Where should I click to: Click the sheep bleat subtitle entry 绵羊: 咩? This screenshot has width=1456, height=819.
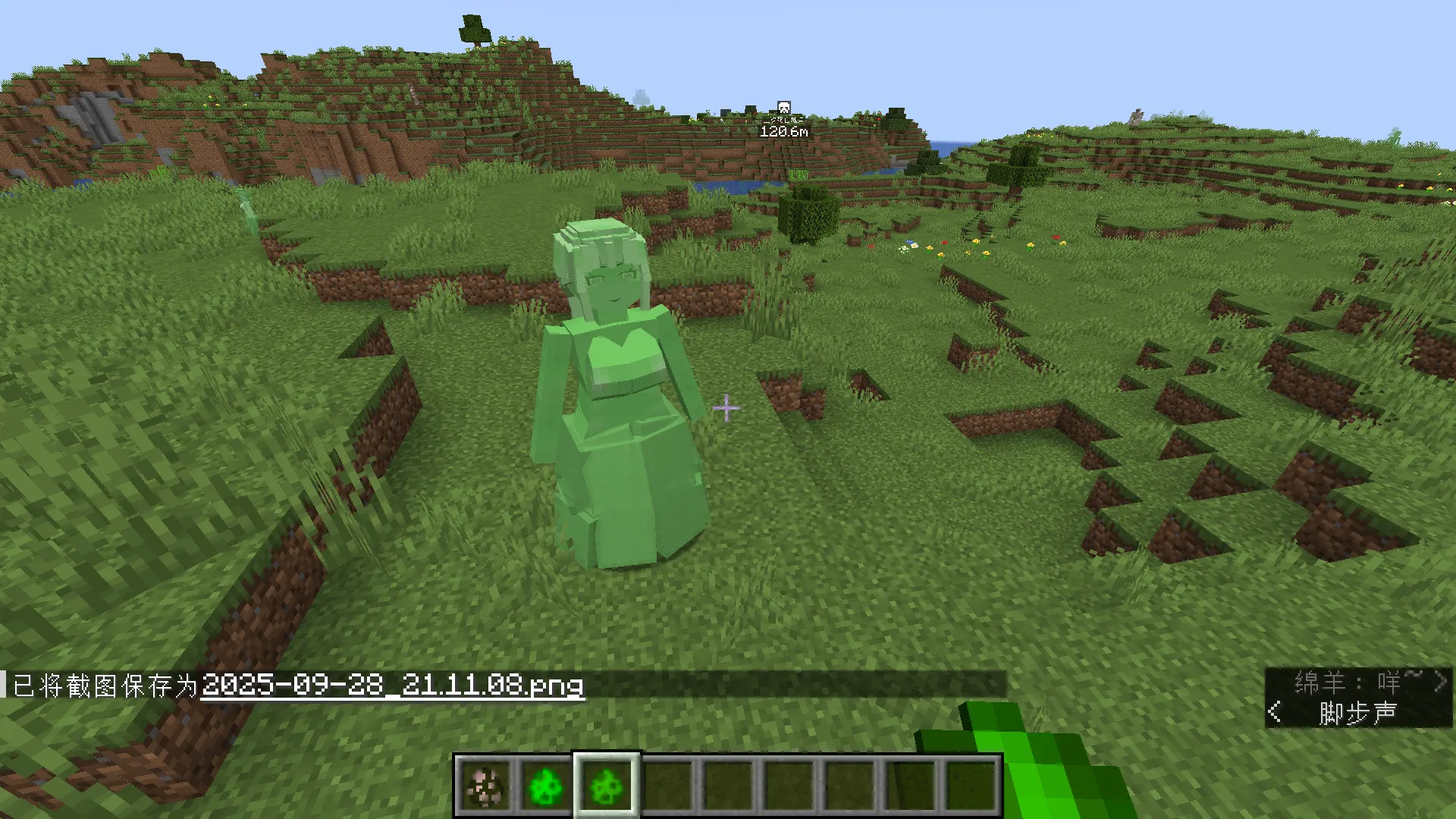point(1357,681)
